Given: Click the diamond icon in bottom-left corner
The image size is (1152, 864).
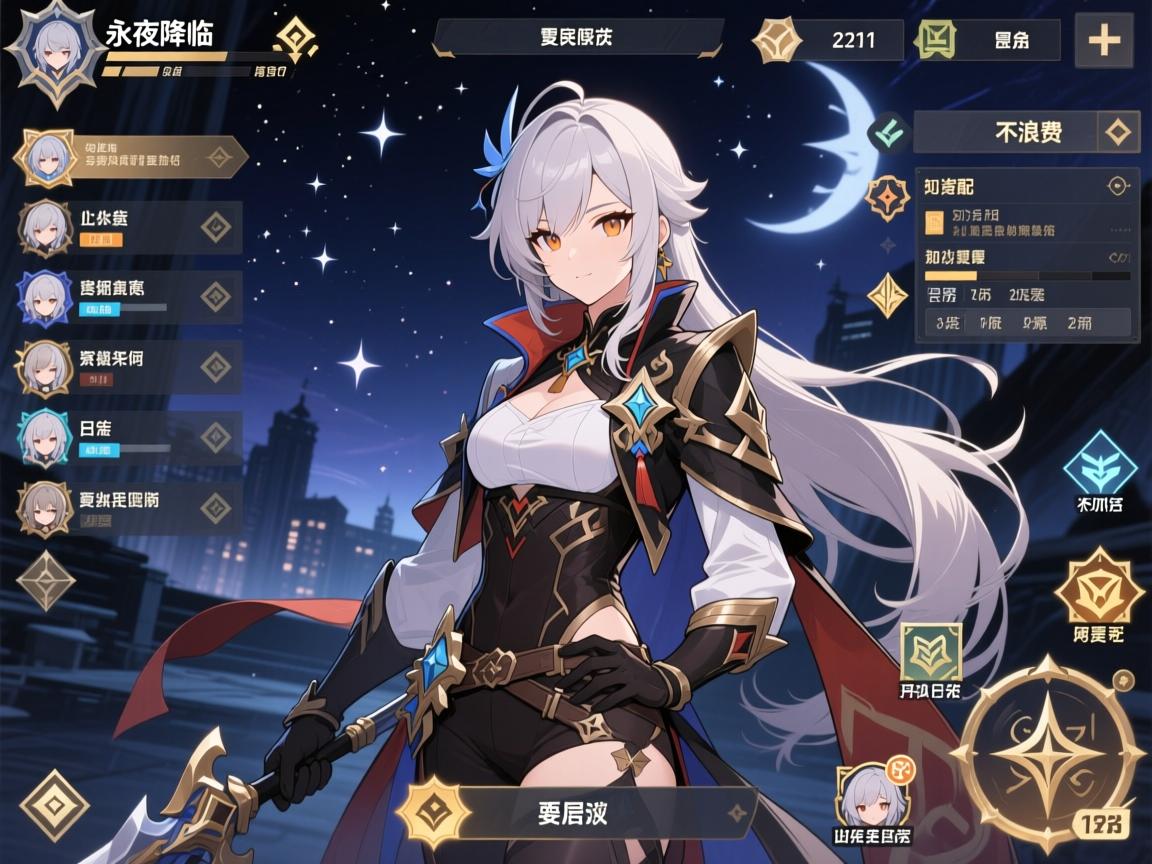Looking at the screenshot, I should click(x=54, y=804).
